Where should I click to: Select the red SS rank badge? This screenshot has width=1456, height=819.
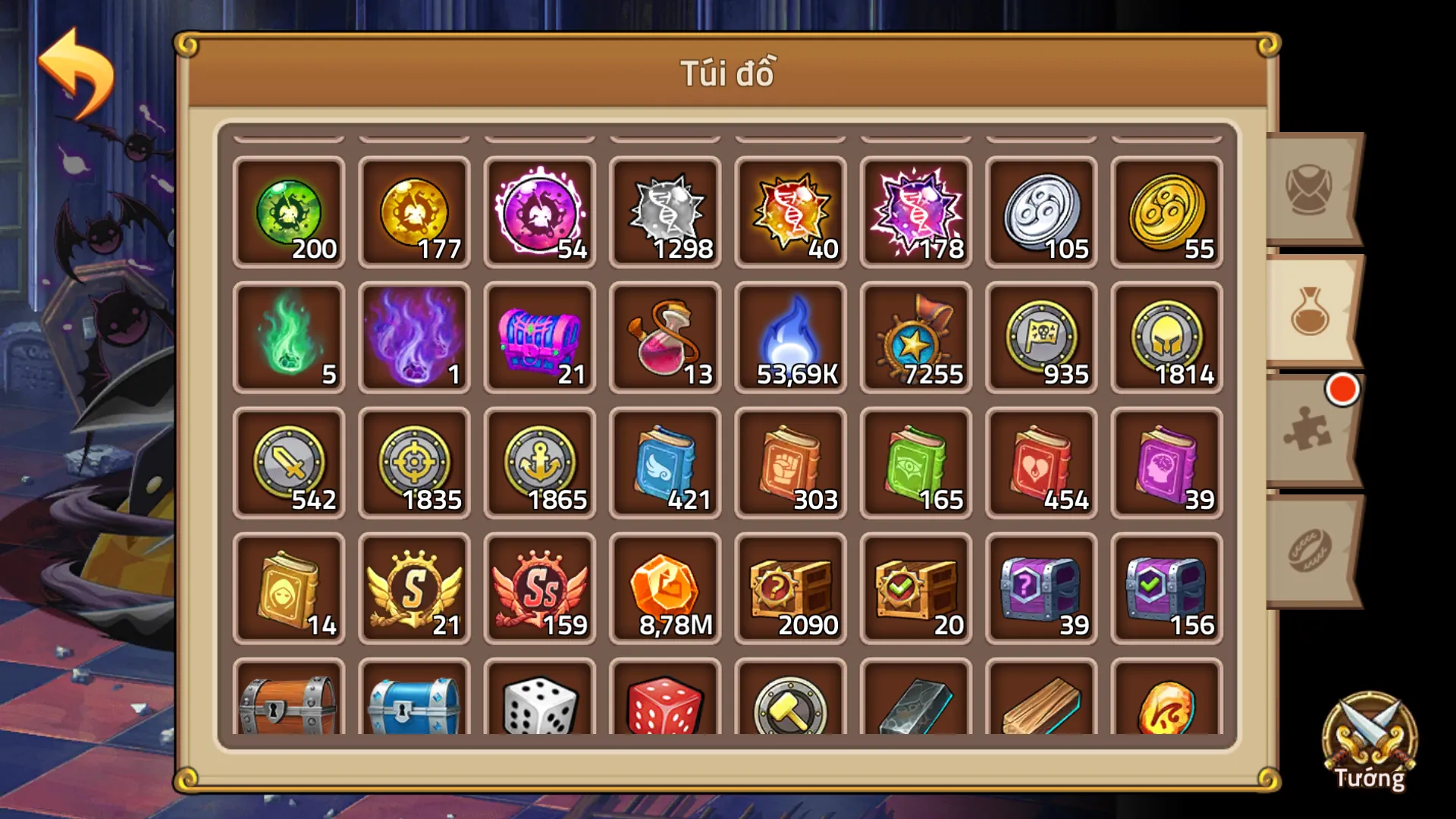(x=539, y=590)
